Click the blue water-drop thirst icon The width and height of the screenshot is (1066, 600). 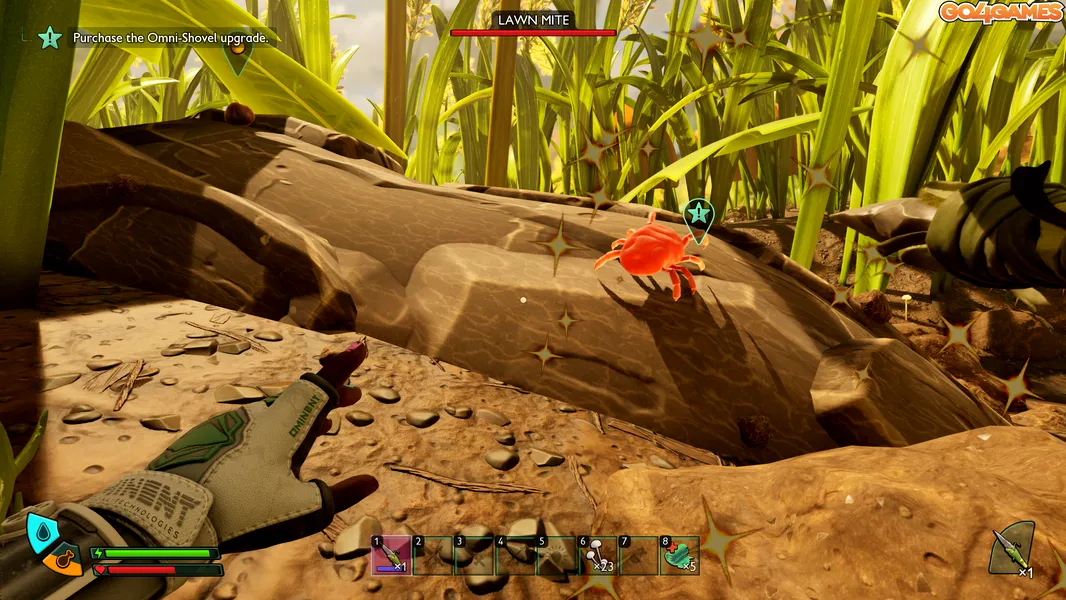pyautogui.click(x=41, y=534)
